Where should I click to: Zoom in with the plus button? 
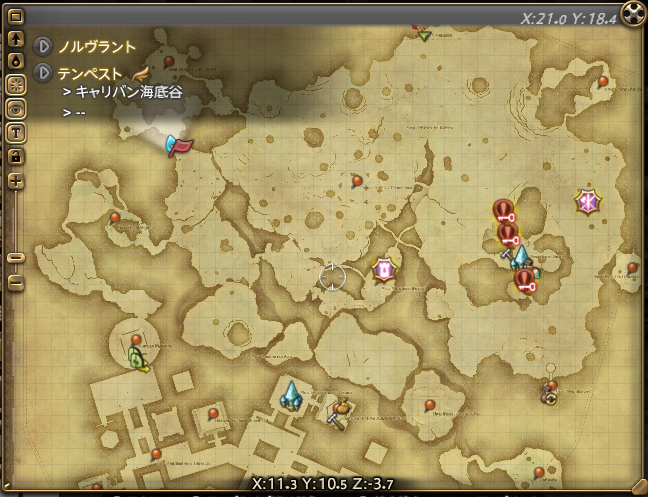point(16,181)
